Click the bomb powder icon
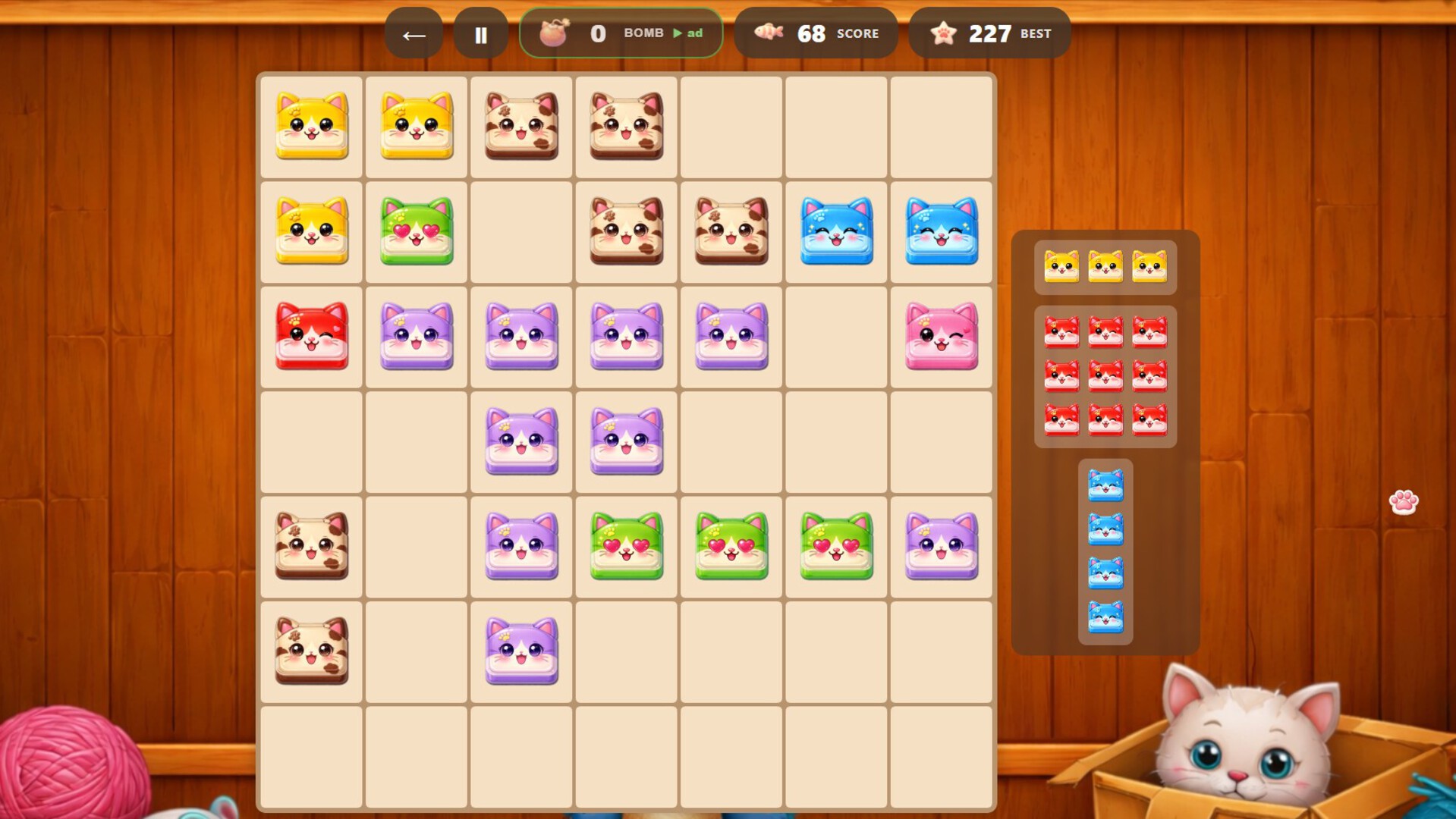 tap(555, 32)
